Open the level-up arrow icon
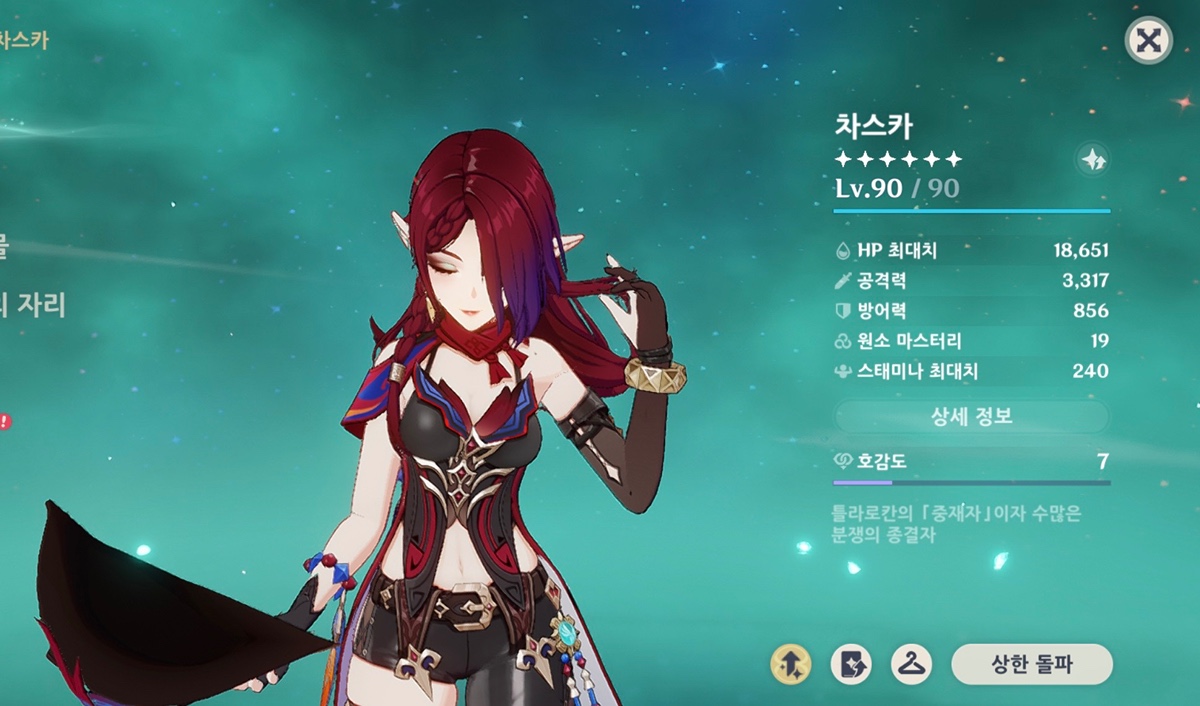 (x=790, y=664)
